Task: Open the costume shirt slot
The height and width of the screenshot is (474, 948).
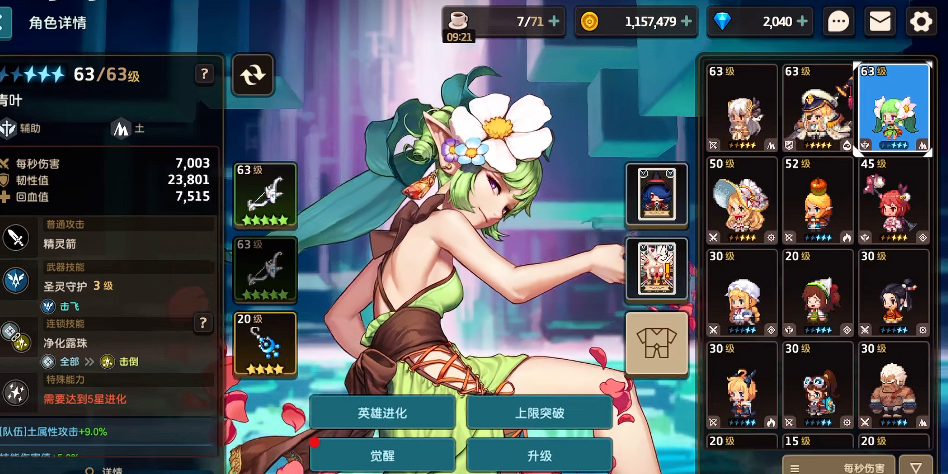Action: click(x=657, y=343)
